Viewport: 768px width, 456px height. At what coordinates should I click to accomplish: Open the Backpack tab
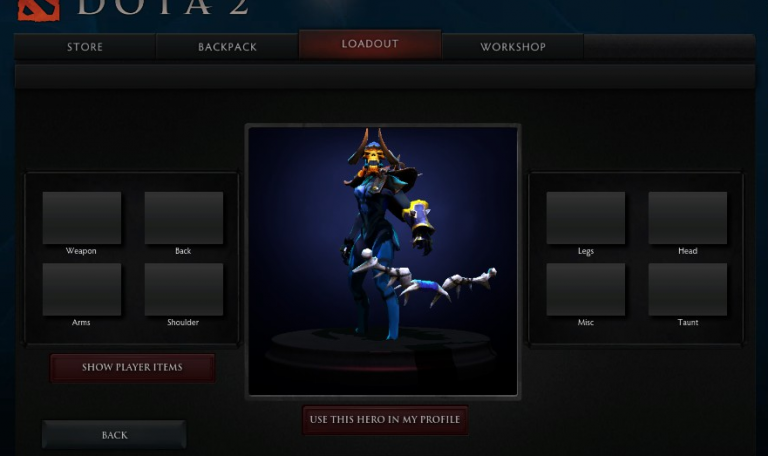pyautogui.click(x=227, y=47)
